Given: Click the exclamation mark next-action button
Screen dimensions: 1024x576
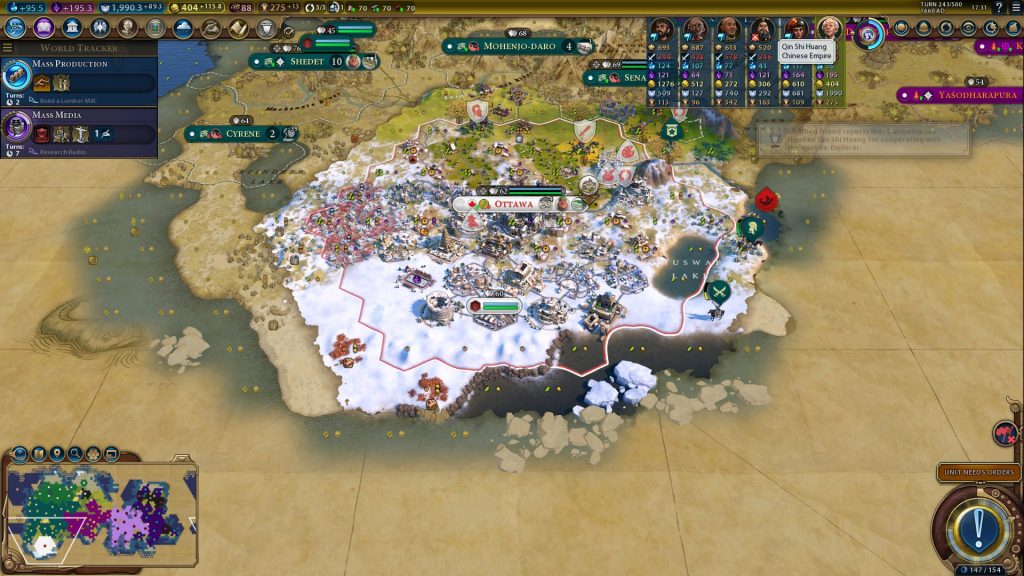Looking at the screenshot, I should click(977, 523).
